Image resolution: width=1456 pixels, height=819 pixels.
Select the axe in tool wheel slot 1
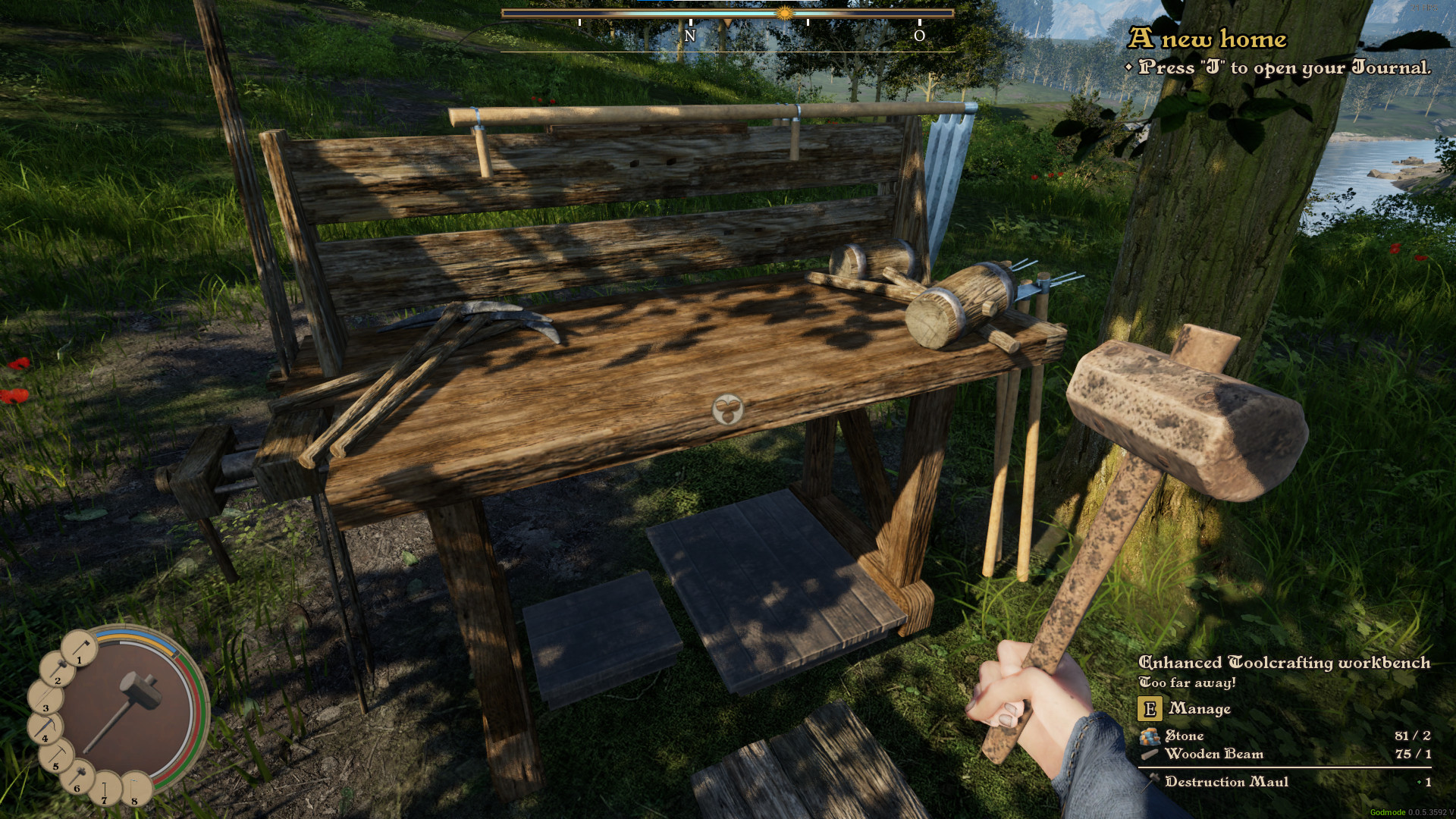[79, 651]
